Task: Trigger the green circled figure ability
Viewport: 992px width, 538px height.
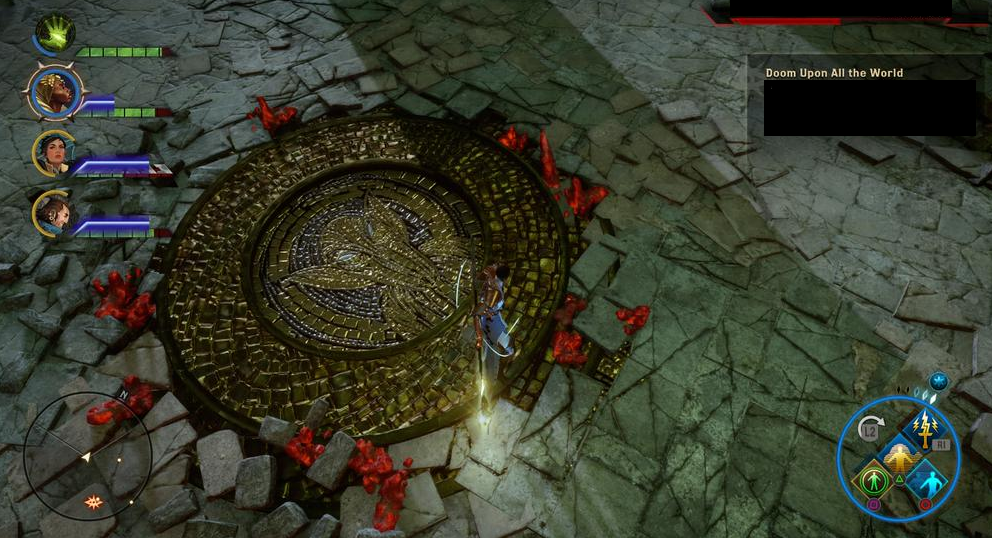Action: 871,480
